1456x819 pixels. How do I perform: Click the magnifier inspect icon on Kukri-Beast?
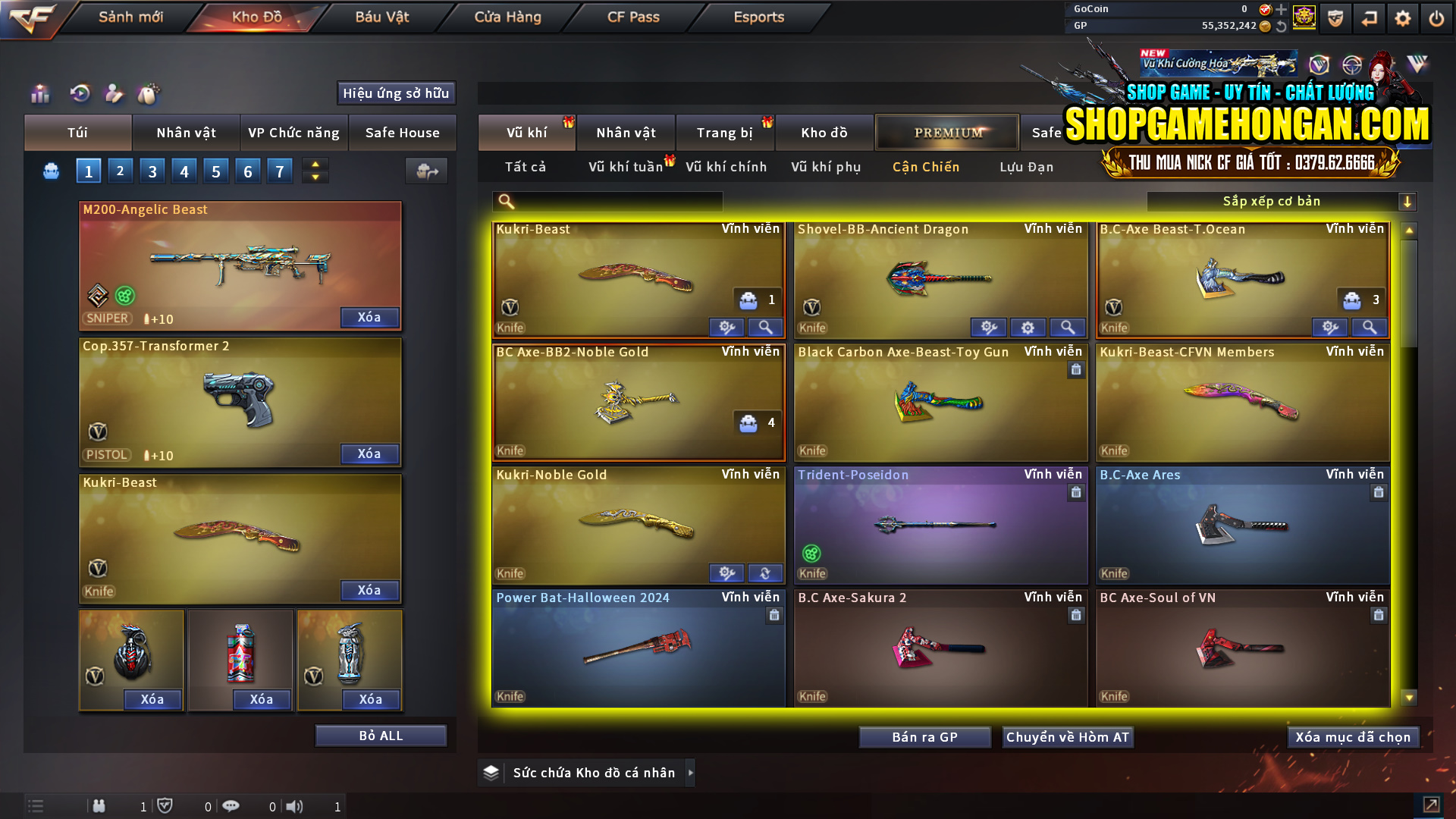765,327
